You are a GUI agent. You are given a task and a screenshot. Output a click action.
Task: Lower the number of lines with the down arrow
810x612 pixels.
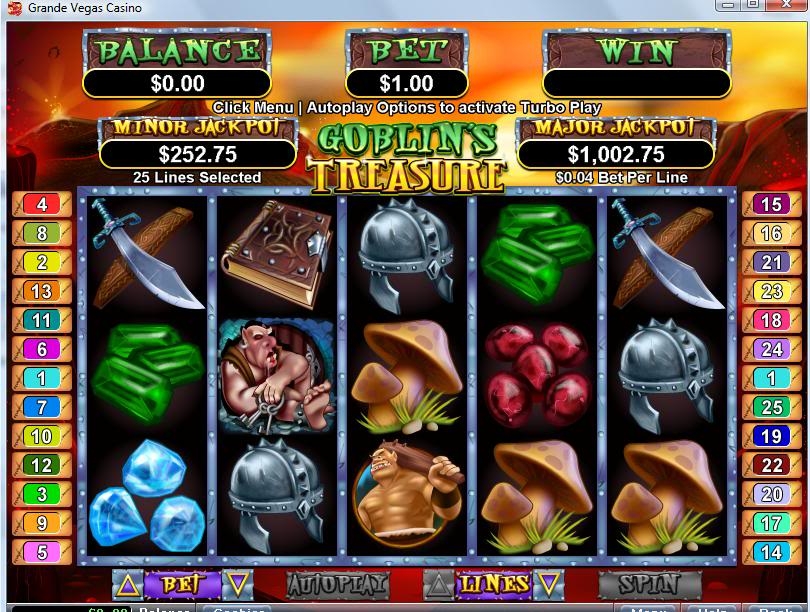549,584
